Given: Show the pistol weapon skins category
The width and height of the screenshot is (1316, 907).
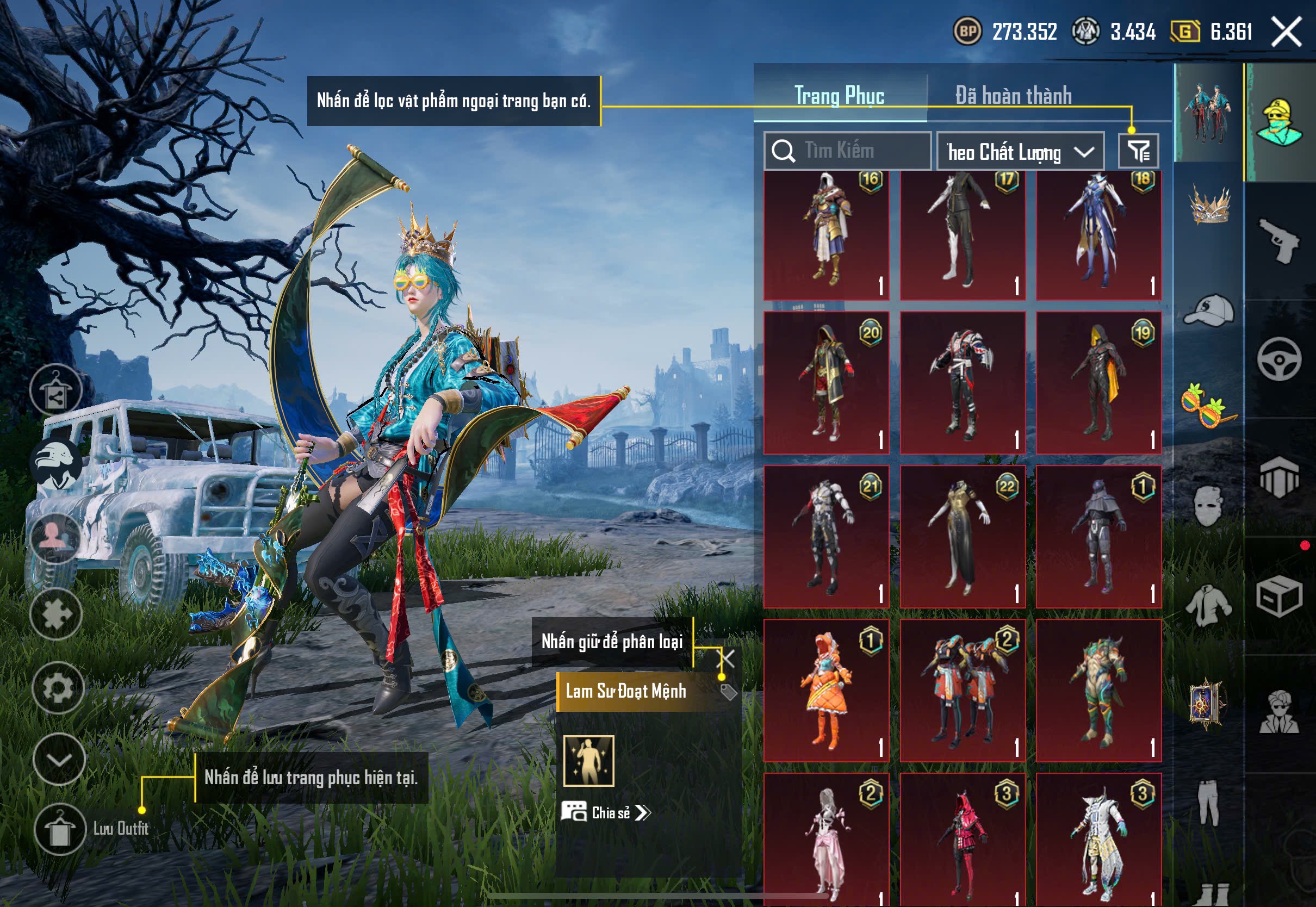Looking at the screenshot, I should 1280,240.
